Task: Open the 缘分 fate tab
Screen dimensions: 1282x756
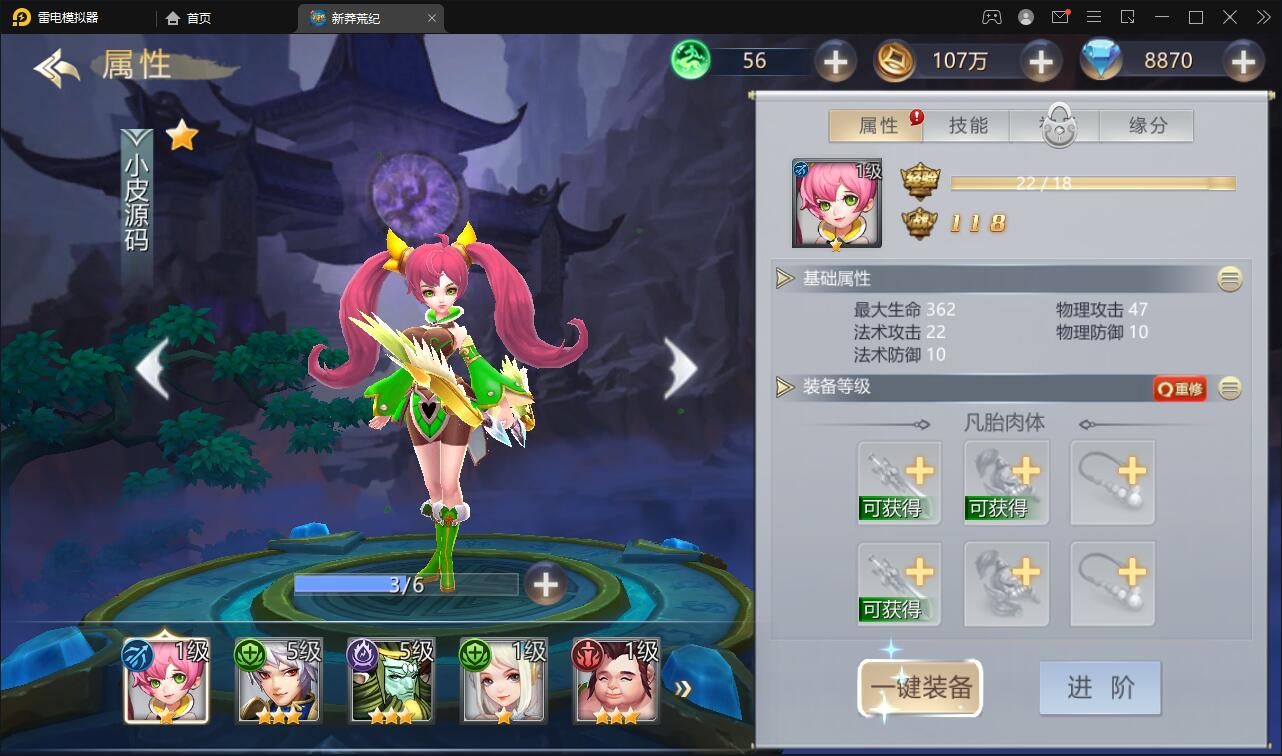Action: click(1146, 125)
